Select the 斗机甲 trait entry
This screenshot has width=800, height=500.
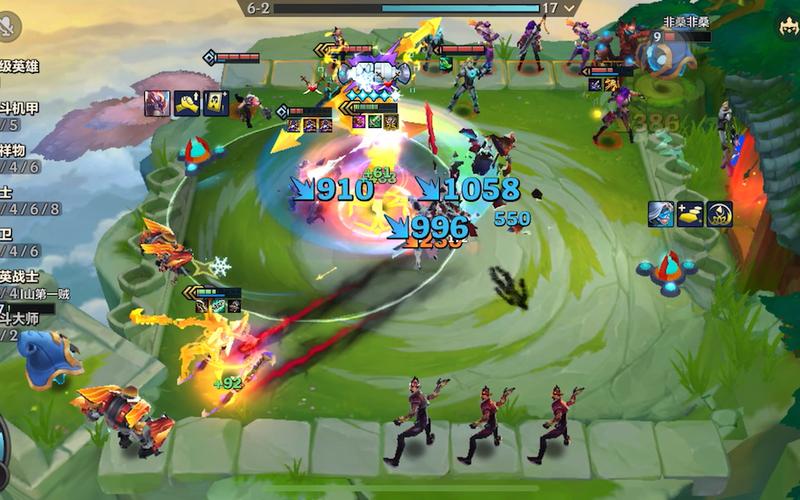pos(18,116)
